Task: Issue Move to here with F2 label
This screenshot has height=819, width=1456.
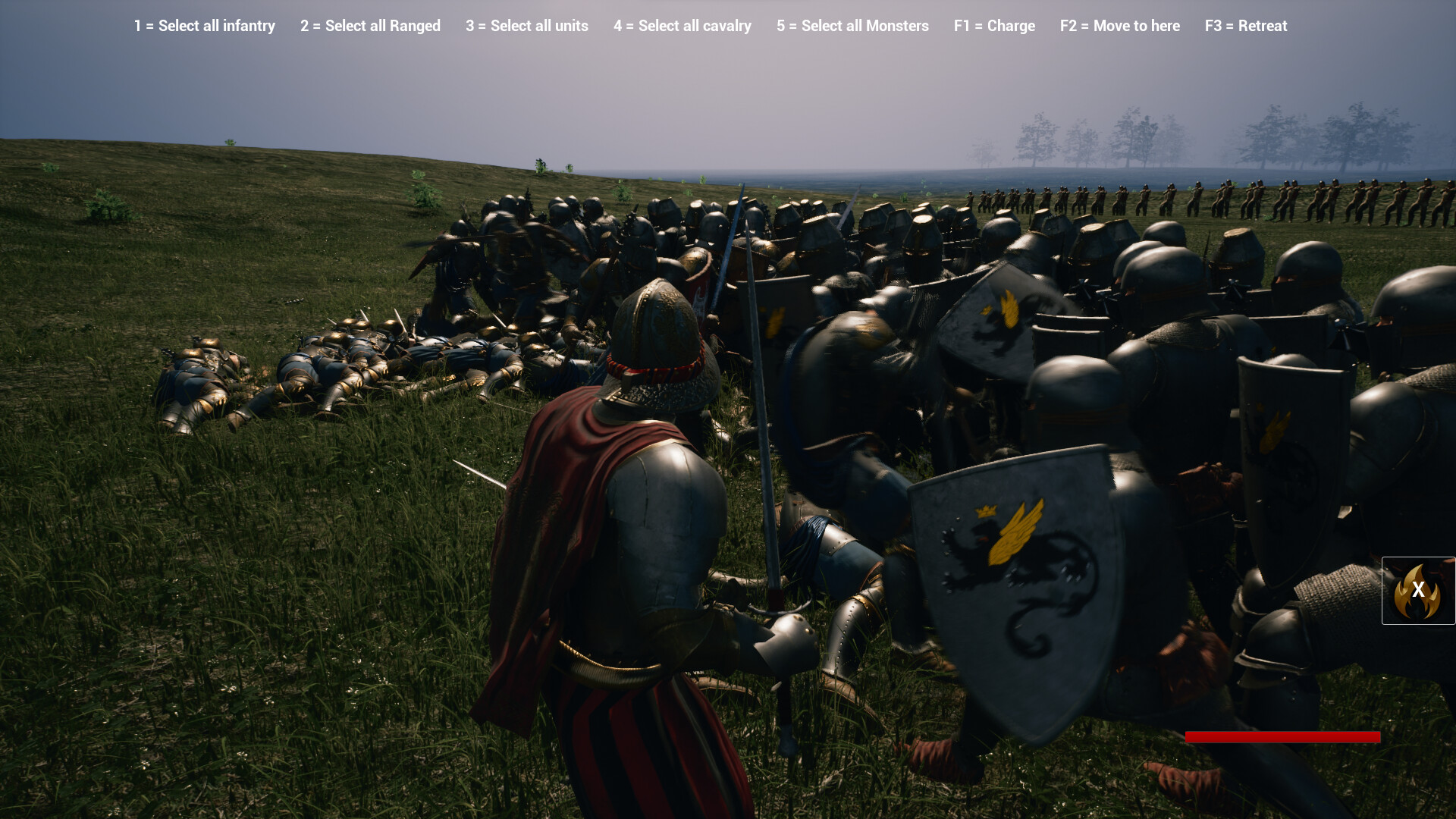Action: click(x=1120, y=26)
